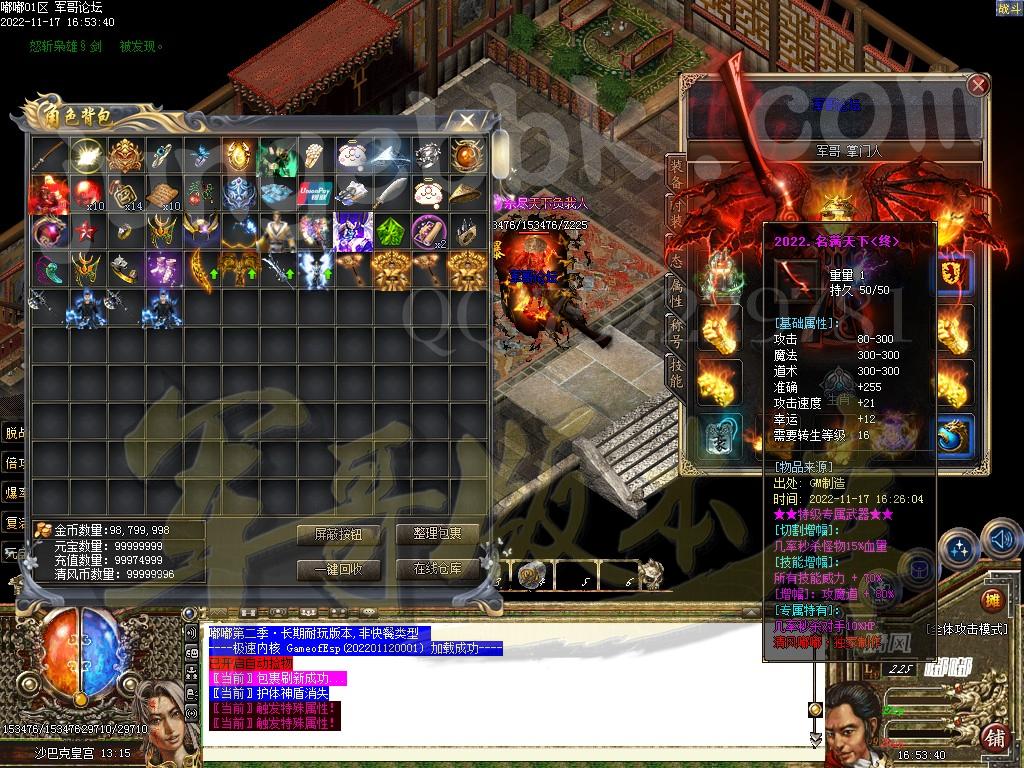Click the 整理包裹 sort bag button

(x=436, y=535)
